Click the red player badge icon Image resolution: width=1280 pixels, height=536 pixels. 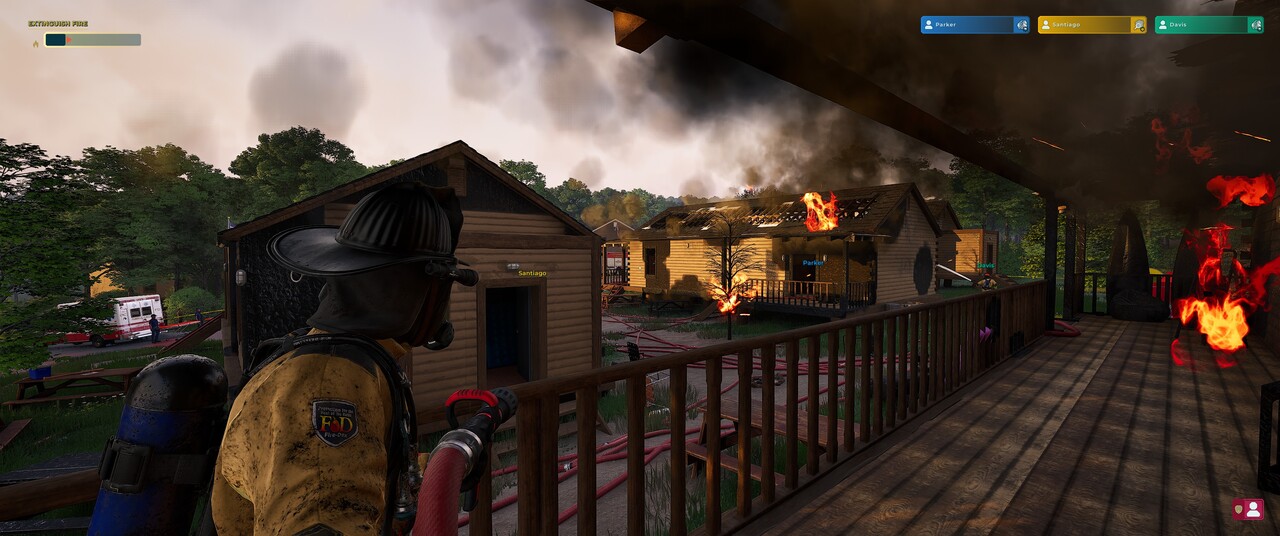click(x=1248, y=509)
